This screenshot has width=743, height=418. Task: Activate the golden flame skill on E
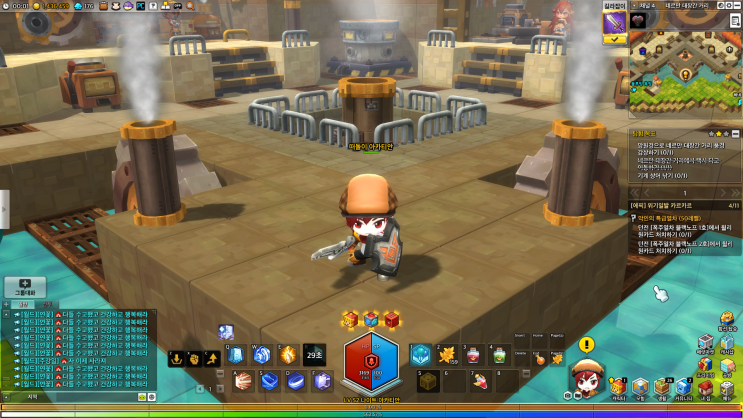288,354
